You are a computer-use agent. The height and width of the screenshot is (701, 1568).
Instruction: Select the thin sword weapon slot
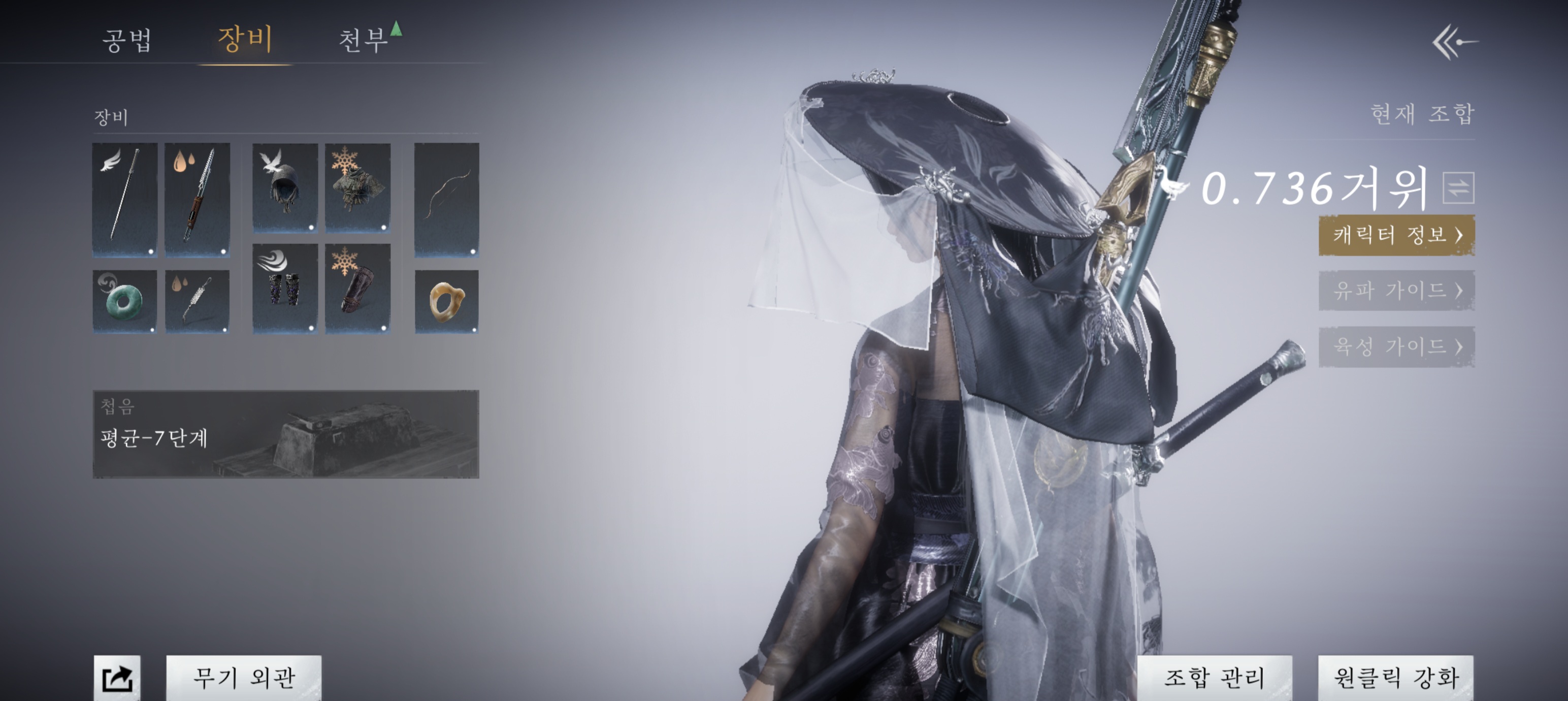click(x=125, y=199)
